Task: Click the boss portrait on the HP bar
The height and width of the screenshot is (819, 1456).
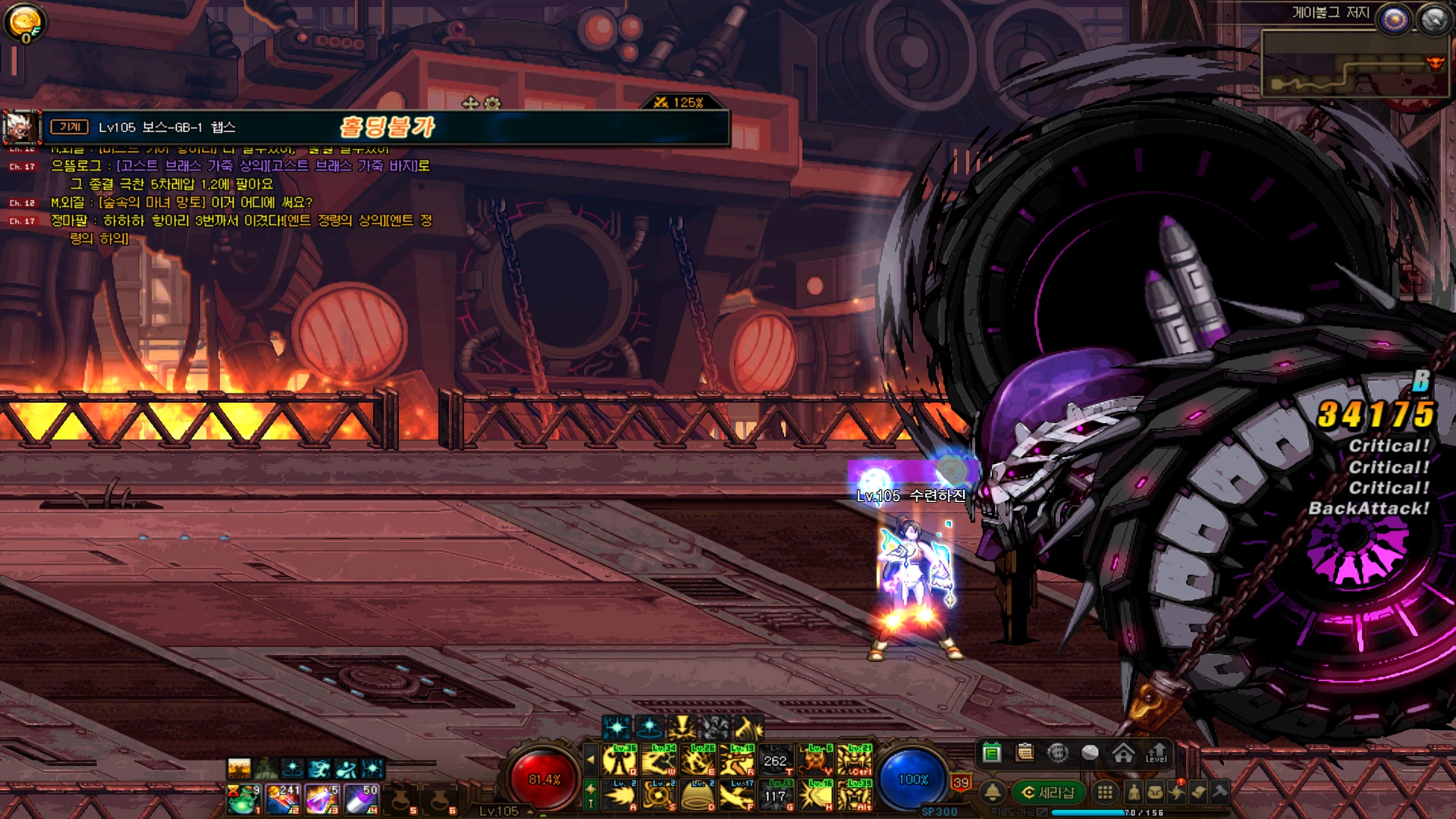Action: click(20, 127)
